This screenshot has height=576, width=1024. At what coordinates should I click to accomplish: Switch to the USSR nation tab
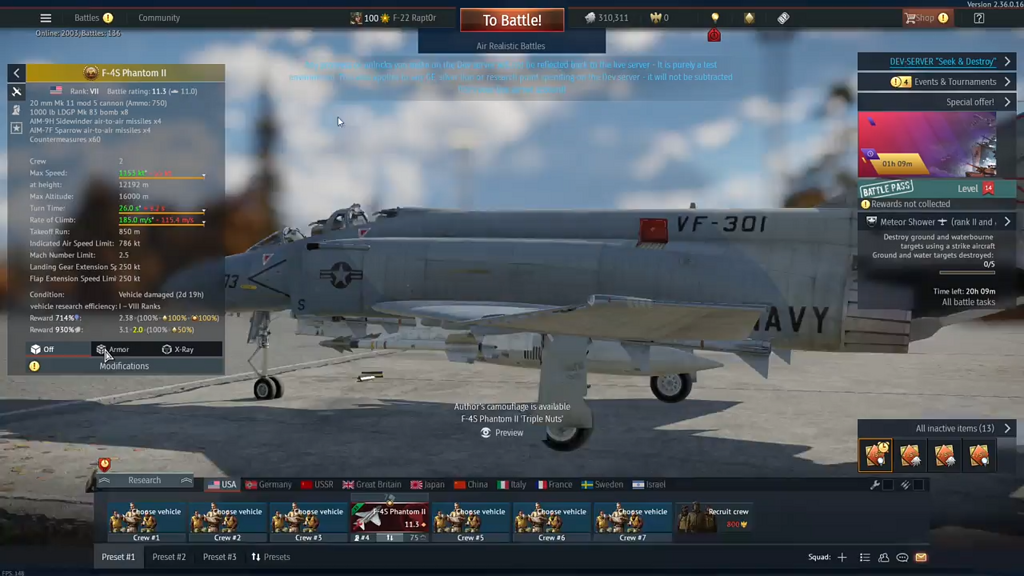tap(317, 485)
